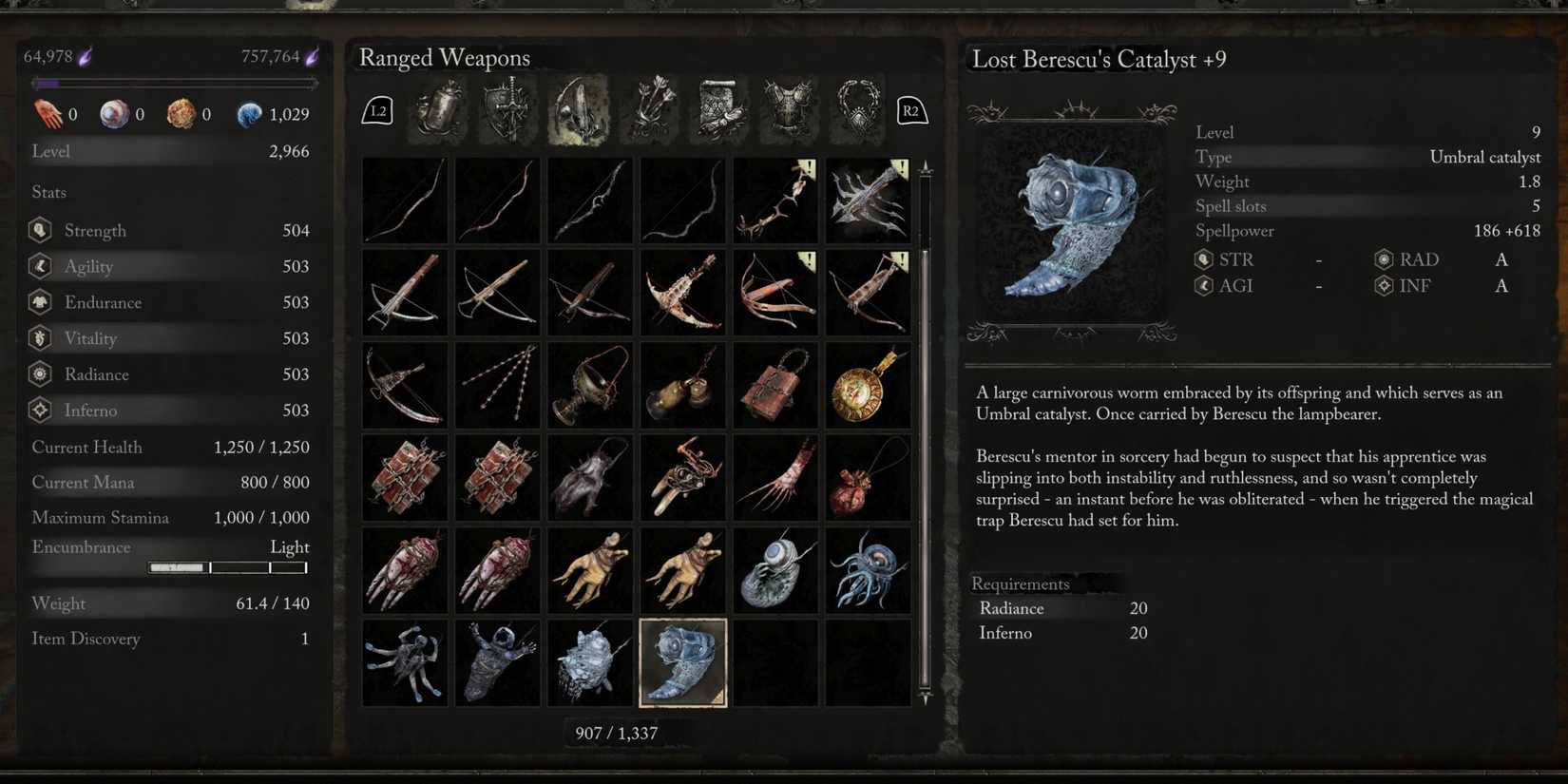This screenshot has width=1568, height=784.
Task: Switch tabs with the L2 button
Action: 376,110
